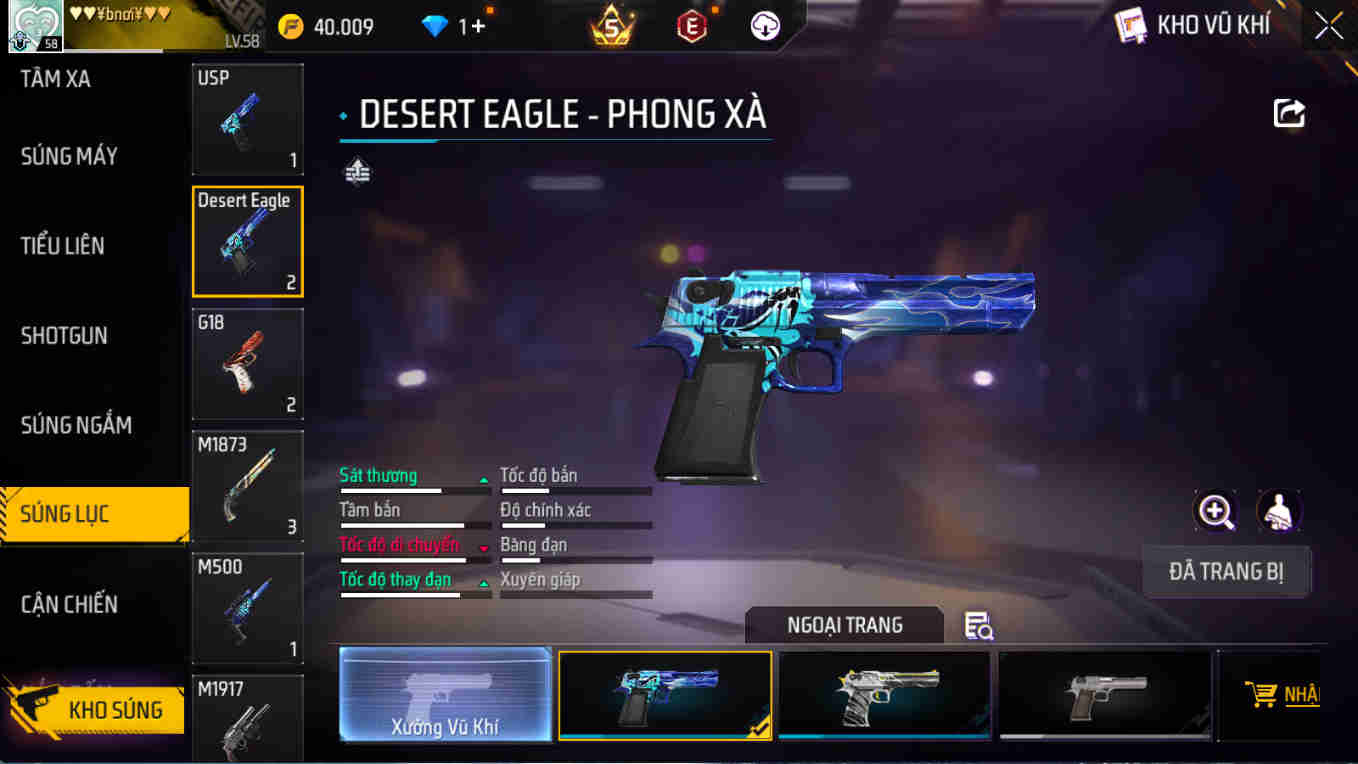Click the ĐÃ TRANG BỊ button
Image resolution: width=1358 pixels, height=764 pixels.
pyautogui.click(x=1226, y=572)
